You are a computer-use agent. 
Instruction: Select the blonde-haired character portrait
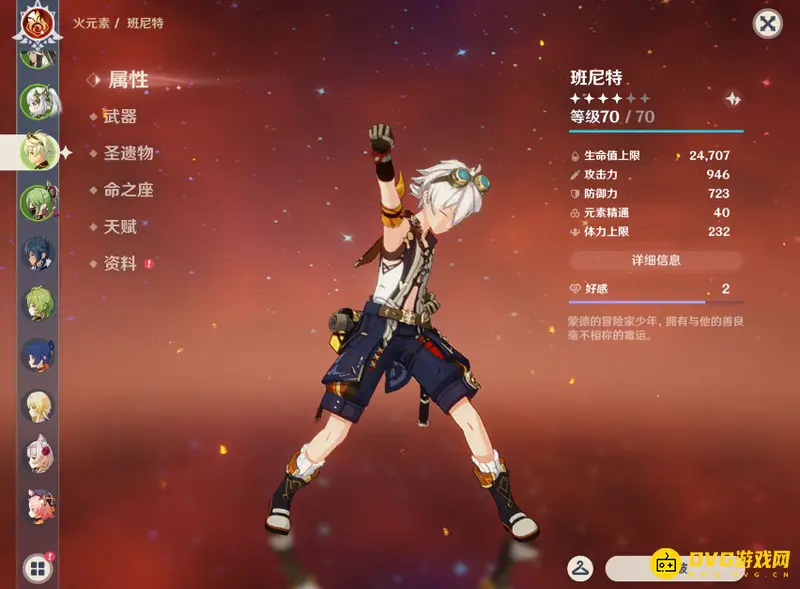click(x=38, y=403)
